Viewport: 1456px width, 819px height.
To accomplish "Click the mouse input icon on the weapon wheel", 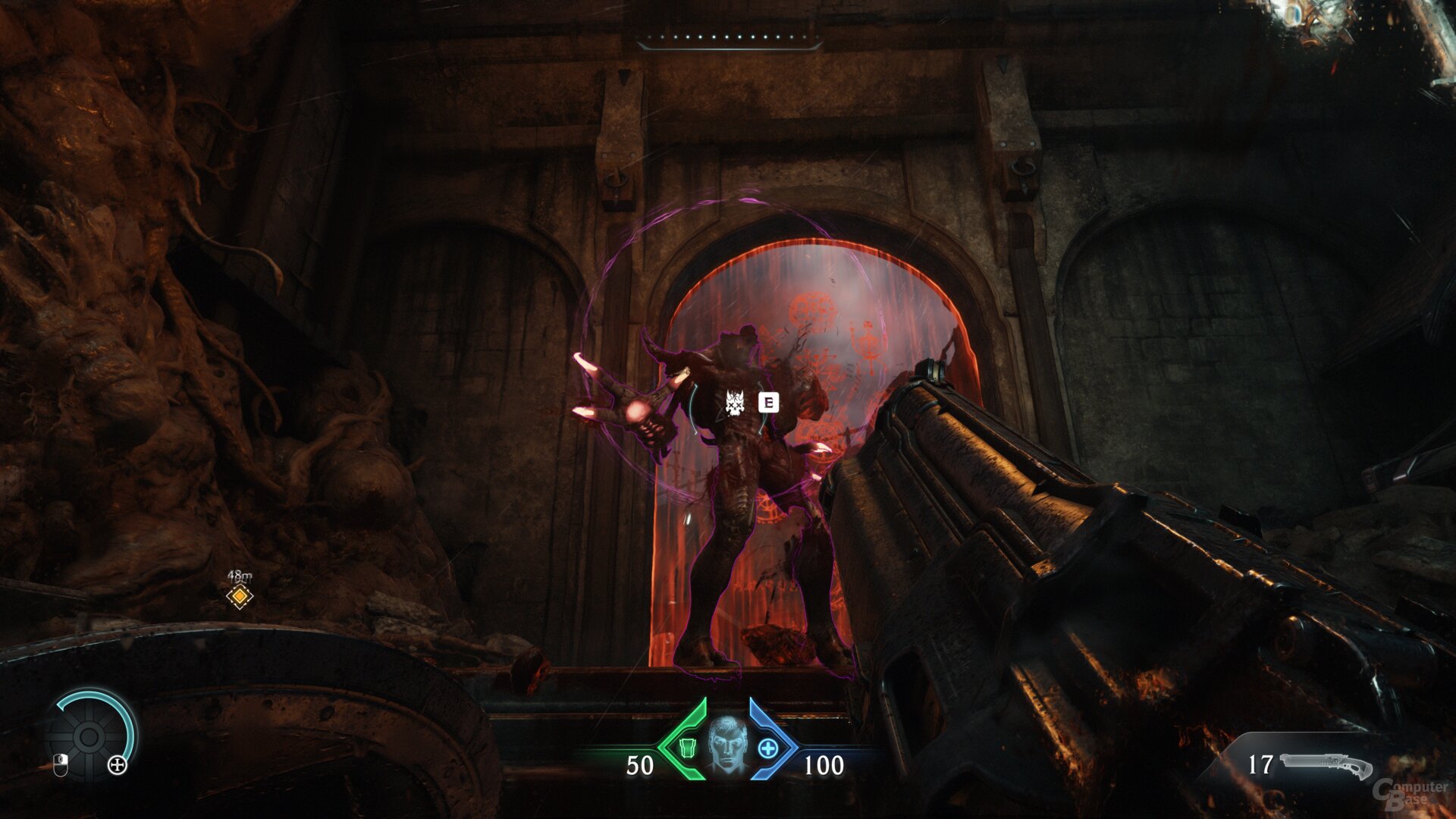I will click(61, 764).
